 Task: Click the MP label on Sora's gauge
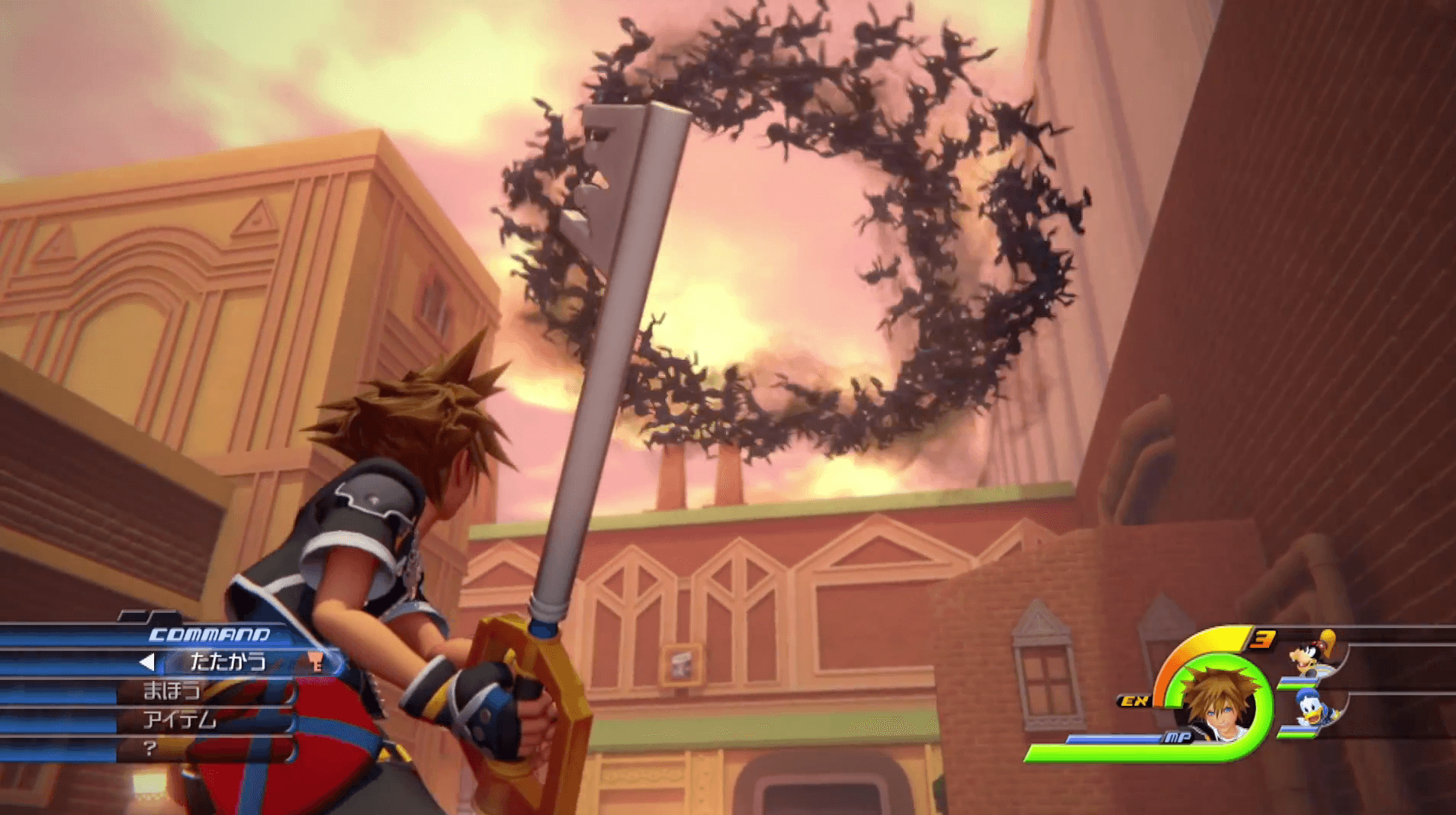(1179, 738)
